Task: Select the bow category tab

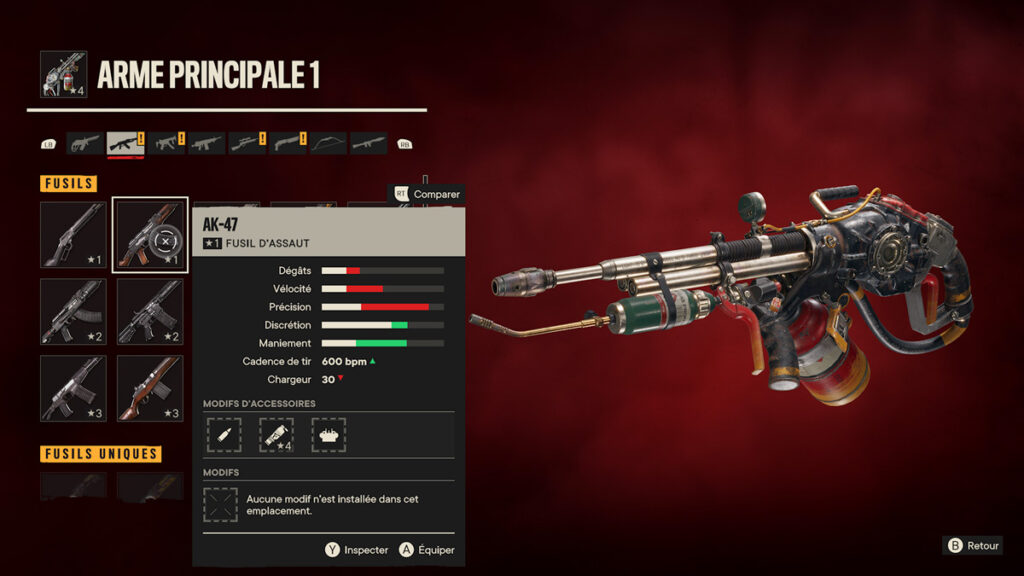Action: click(328, 143)
